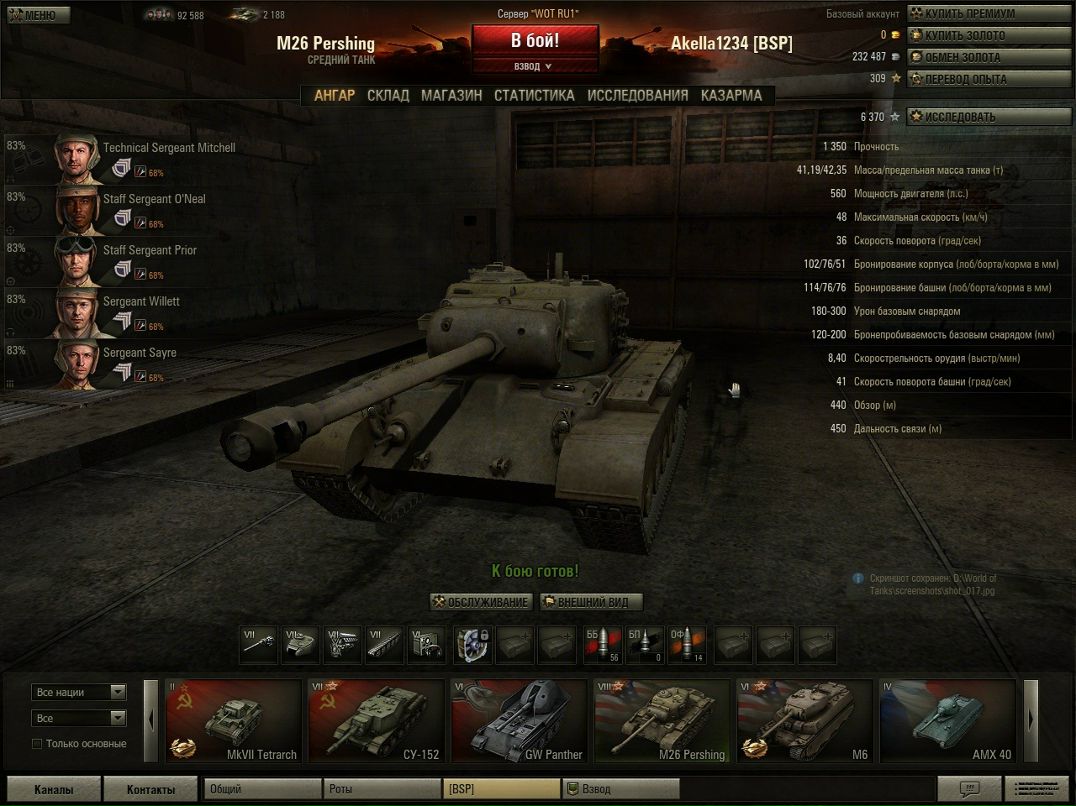The width and height of the screenshot is (1076, 806).
Task: Toggle the Только основные checkbox
Action: click(x=38, y=743)
